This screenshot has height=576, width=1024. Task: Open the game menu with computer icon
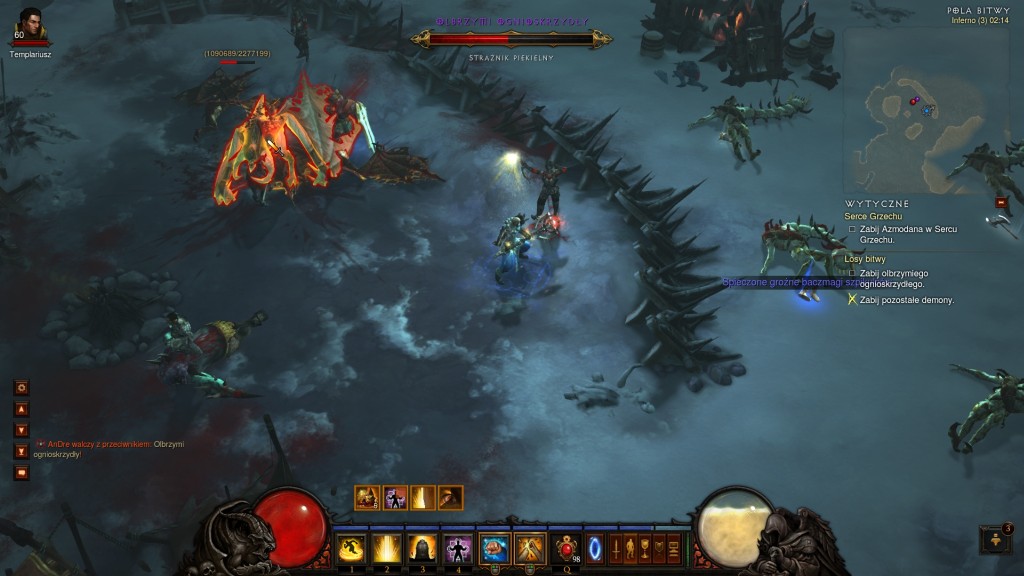click(x=674, y=548)
